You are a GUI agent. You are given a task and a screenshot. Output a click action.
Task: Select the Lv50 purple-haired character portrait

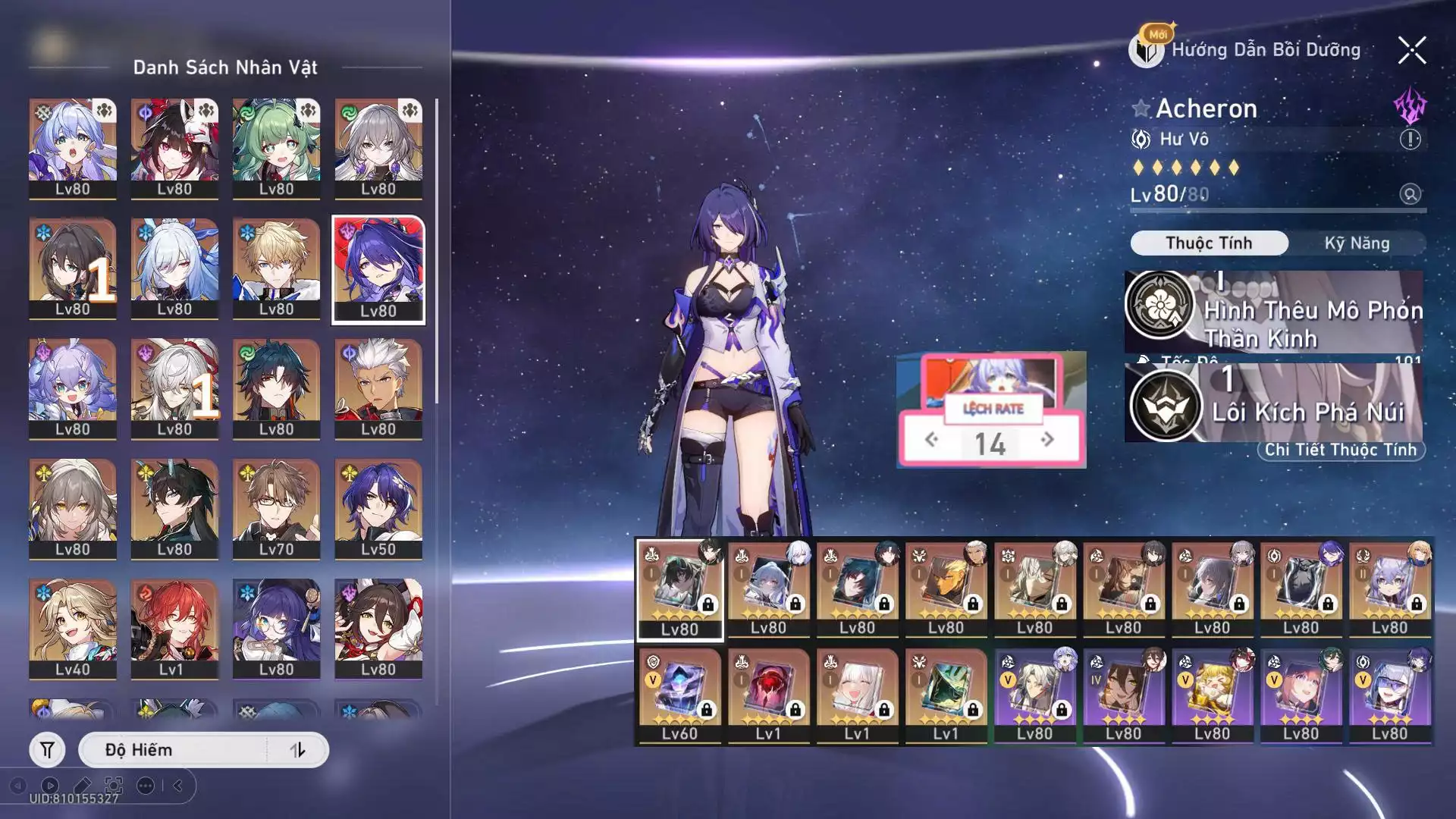click(378, 508)
